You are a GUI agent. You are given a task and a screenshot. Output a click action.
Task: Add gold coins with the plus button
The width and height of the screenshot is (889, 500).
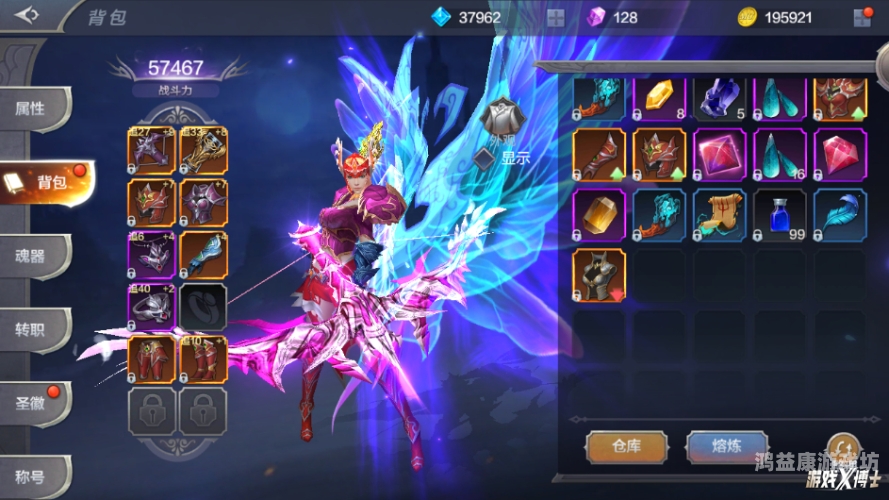click(863, 17)
